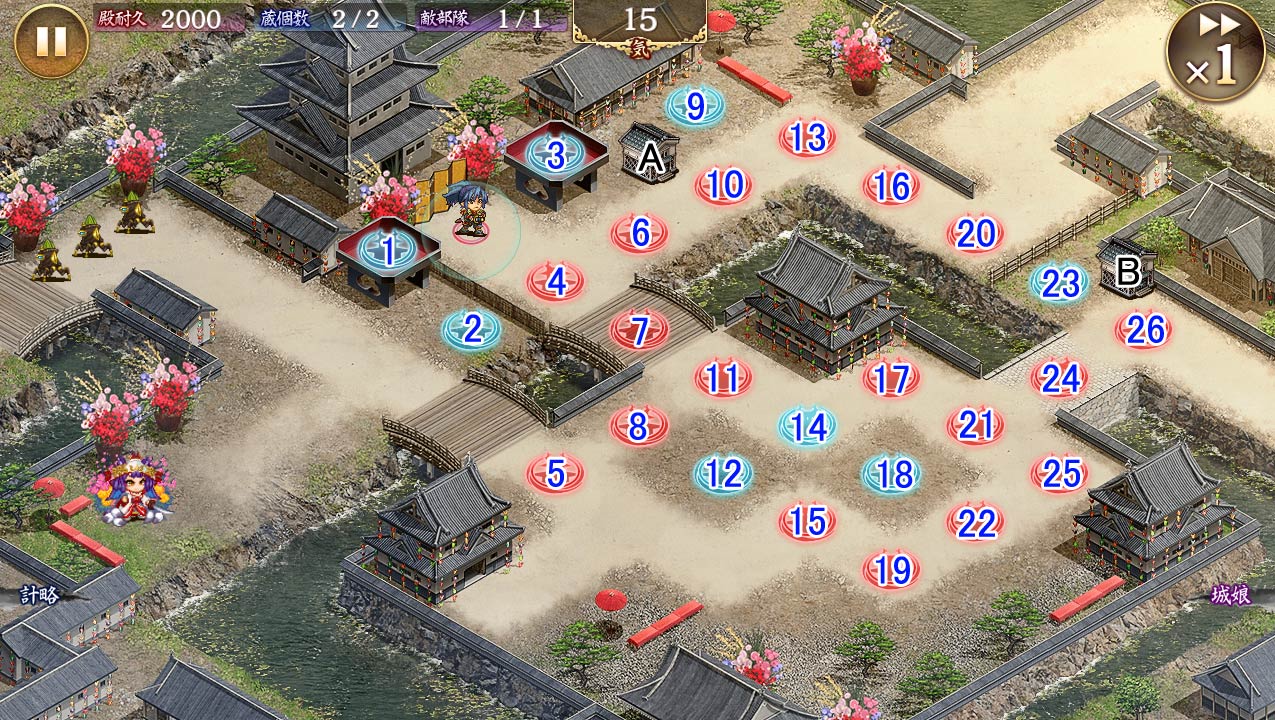The height and width of the screenshot is (720, 1275).
Task: Select deployment tile number 3
Action: [x=556, y=155]
